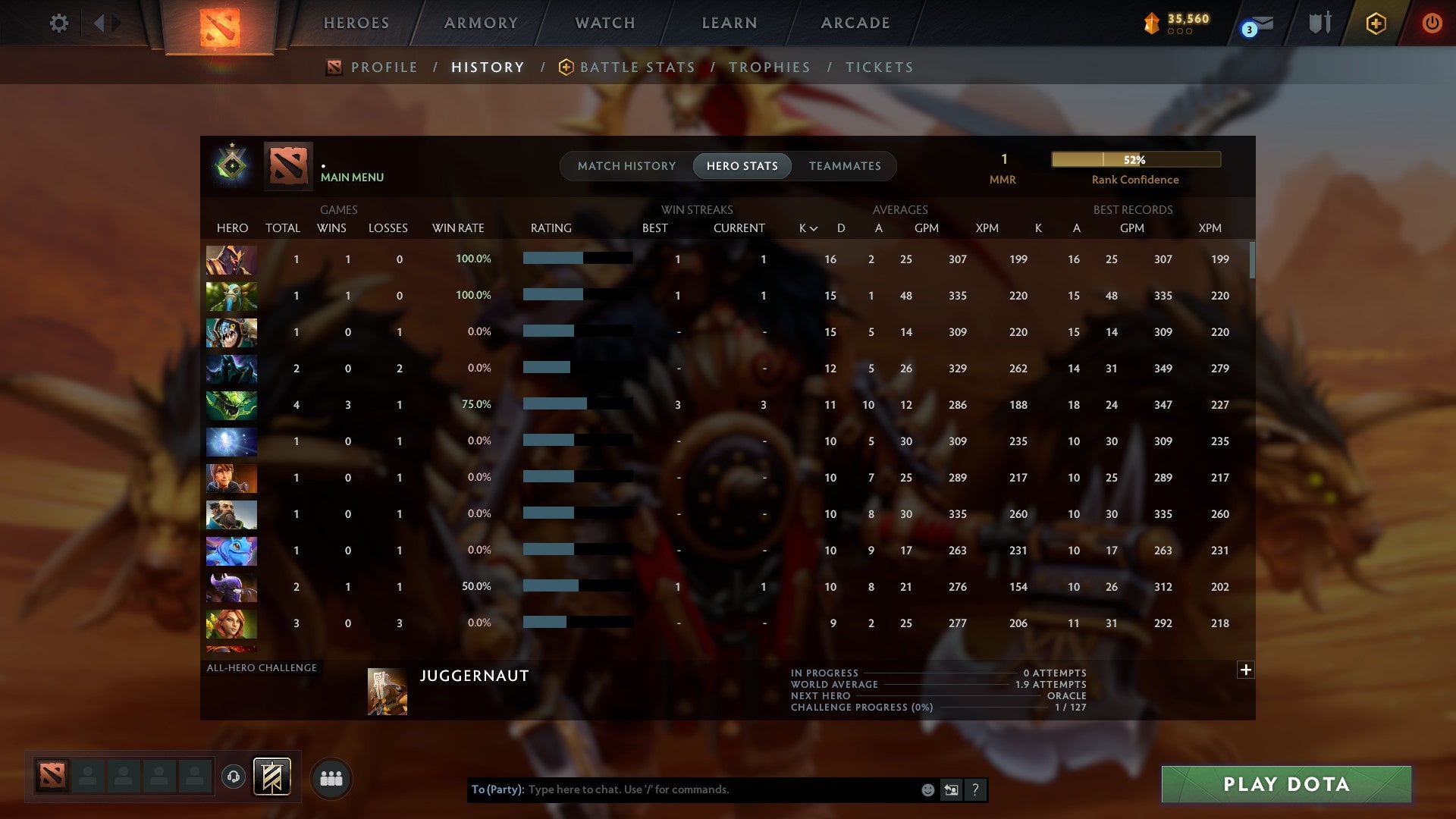Open the shield and sword loadout icon
The width and height of the screenshot is (1456, 819).
1319,24
